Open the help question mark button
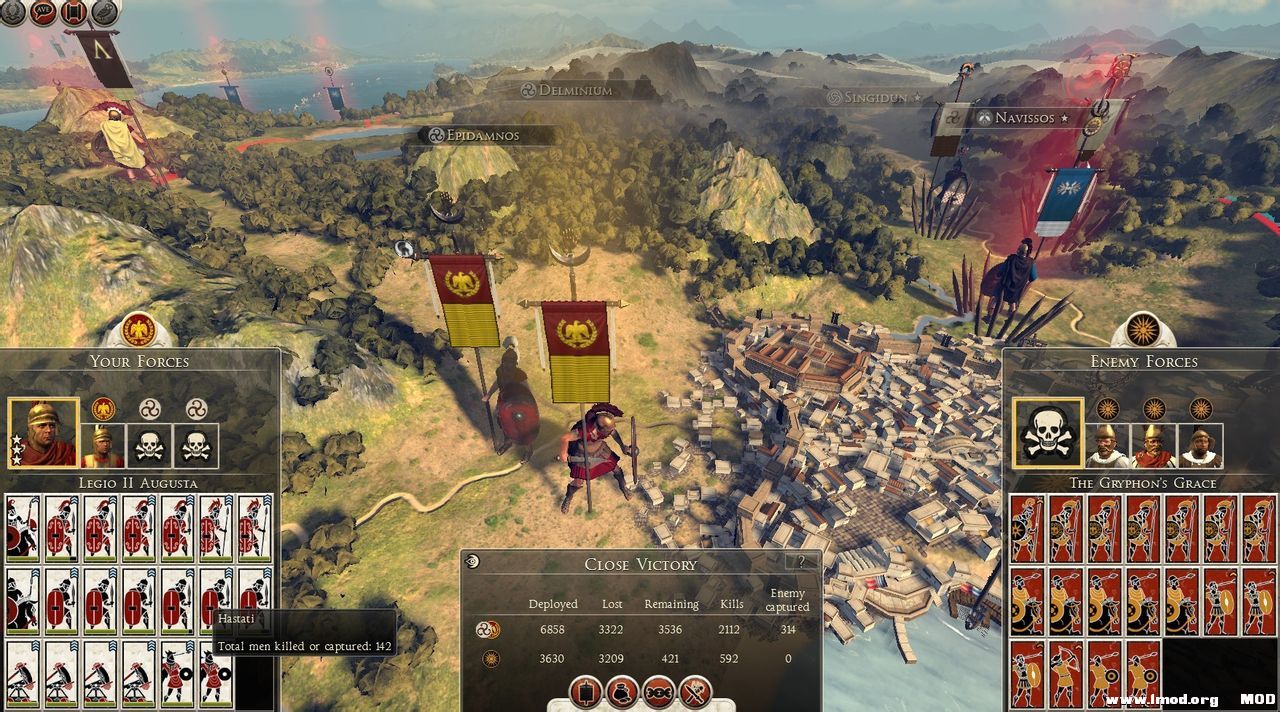This screenshot has height=712, width=1280. point(800,562)
